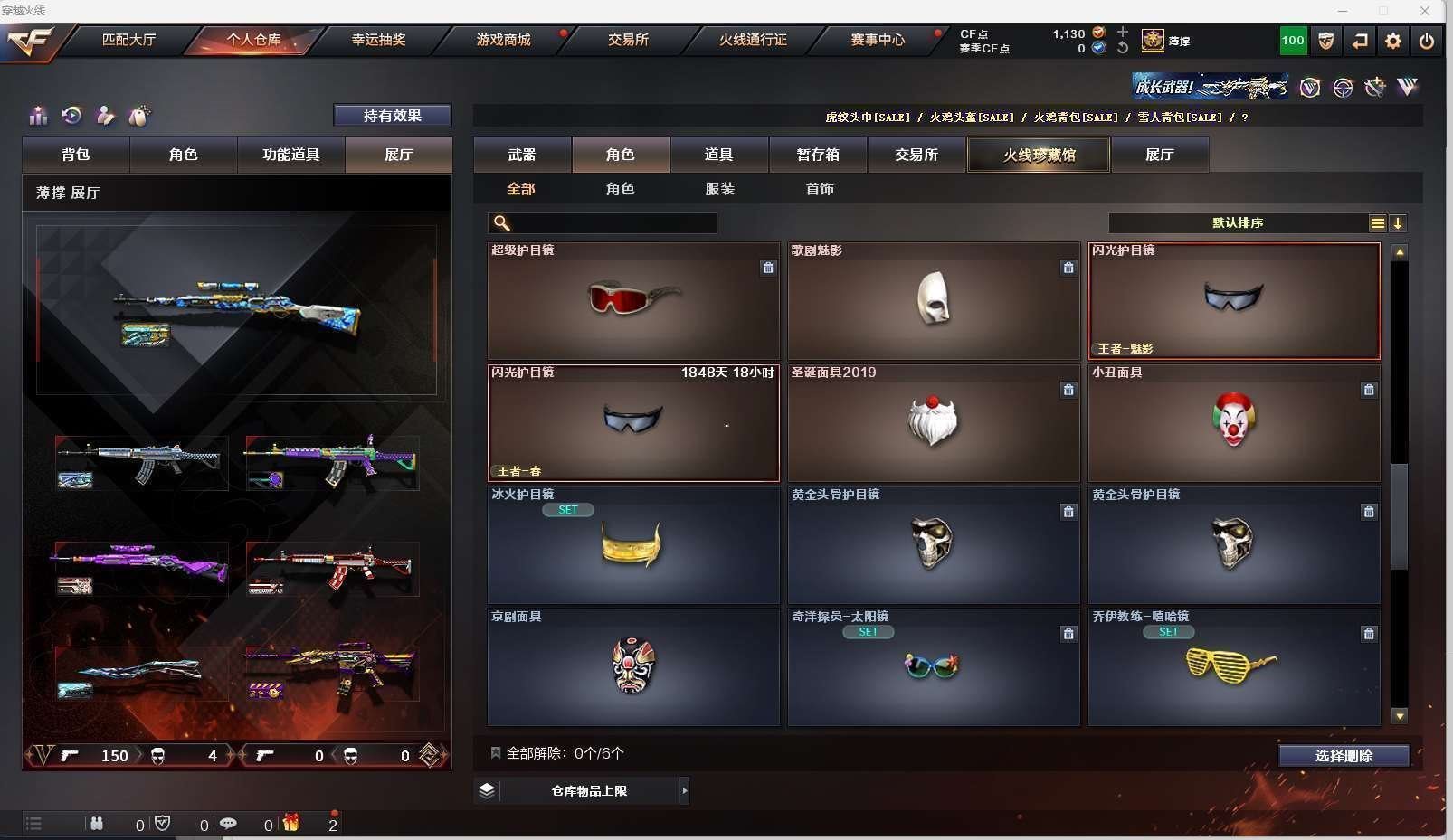The height and width of the screenshot is (840, 1453).
Task: Open the 赛事中心 menu
Action: [x=877, y=40]
